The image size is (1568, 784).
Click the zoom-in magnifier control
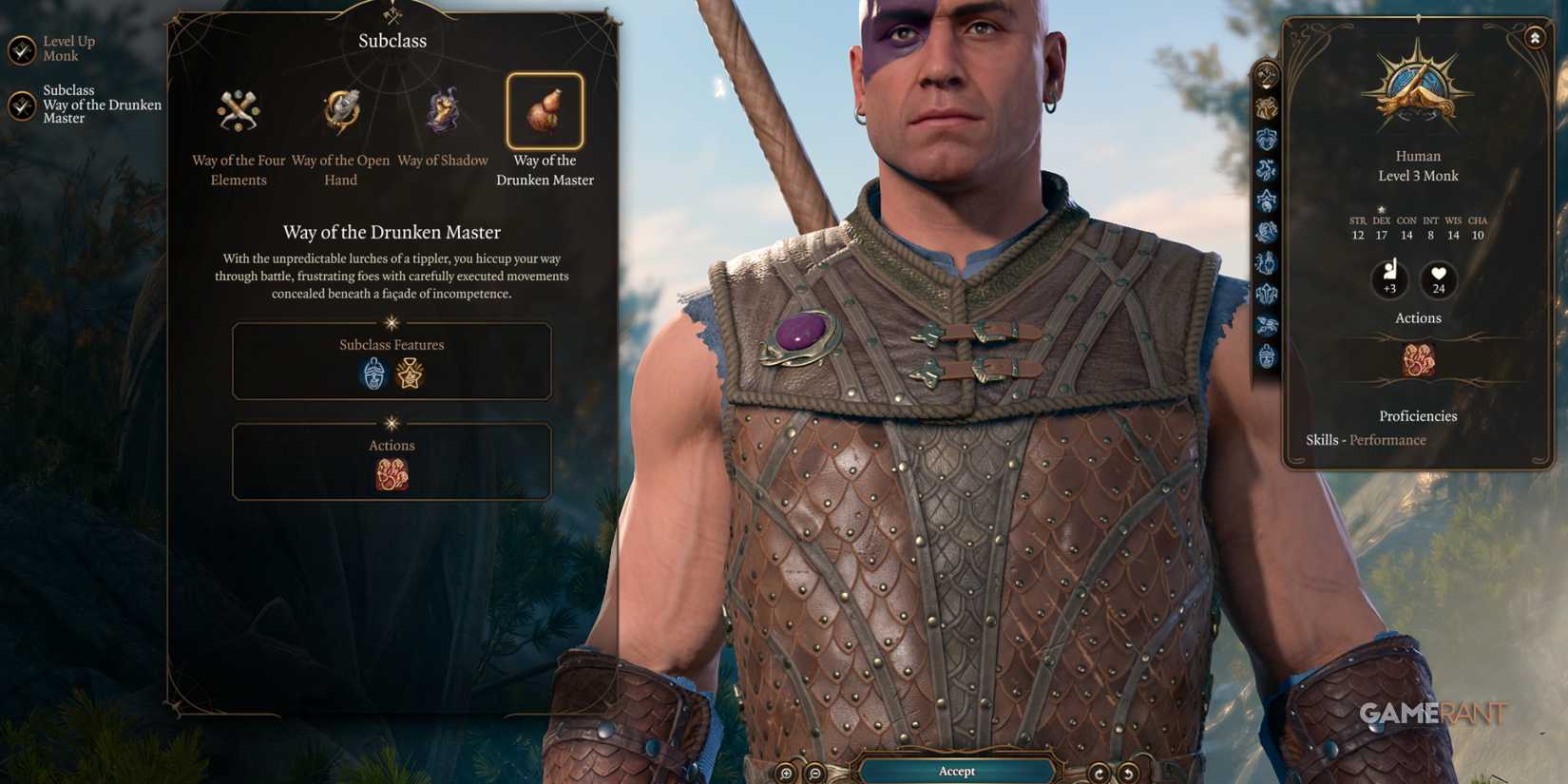[x=787, y=771]
